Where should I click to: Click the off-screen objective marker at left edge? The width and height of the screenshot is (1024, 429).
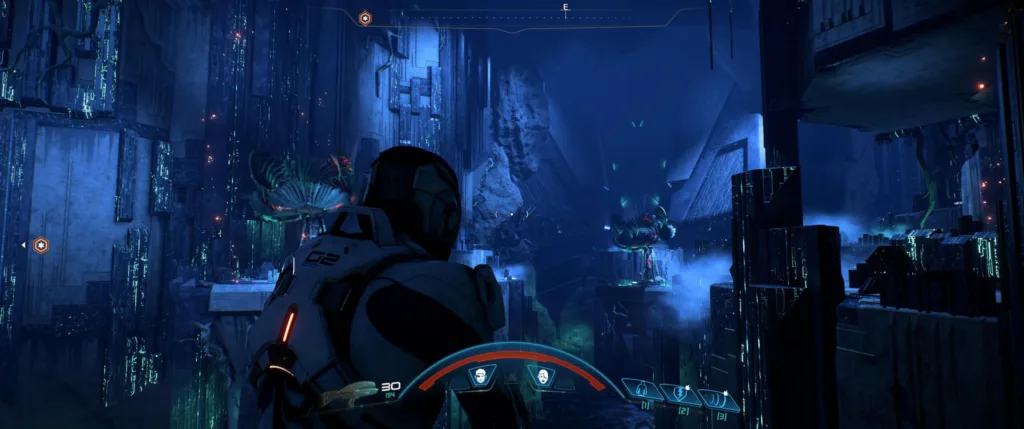click(x=40, y=244)
